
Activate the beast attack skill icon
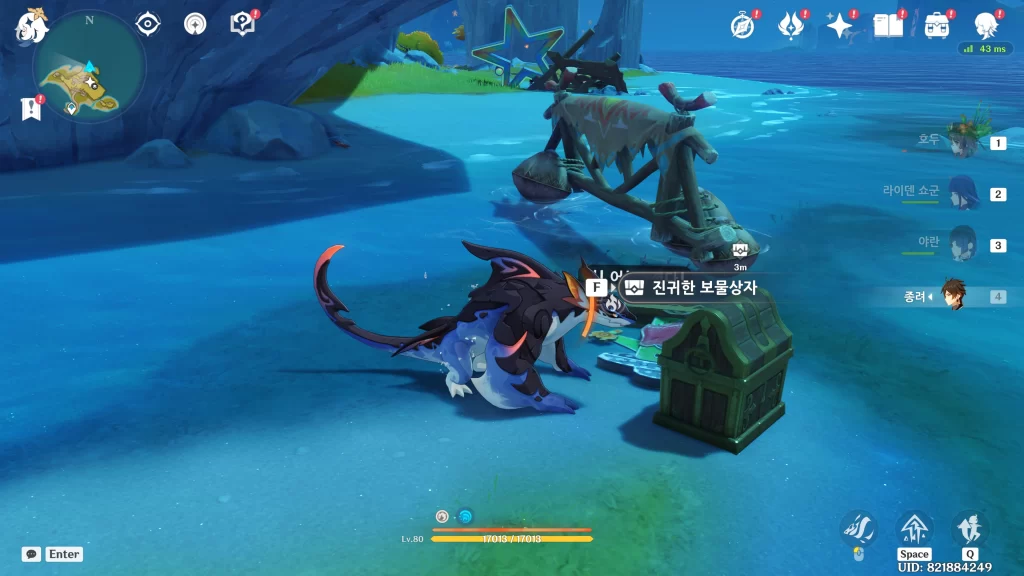859,527
